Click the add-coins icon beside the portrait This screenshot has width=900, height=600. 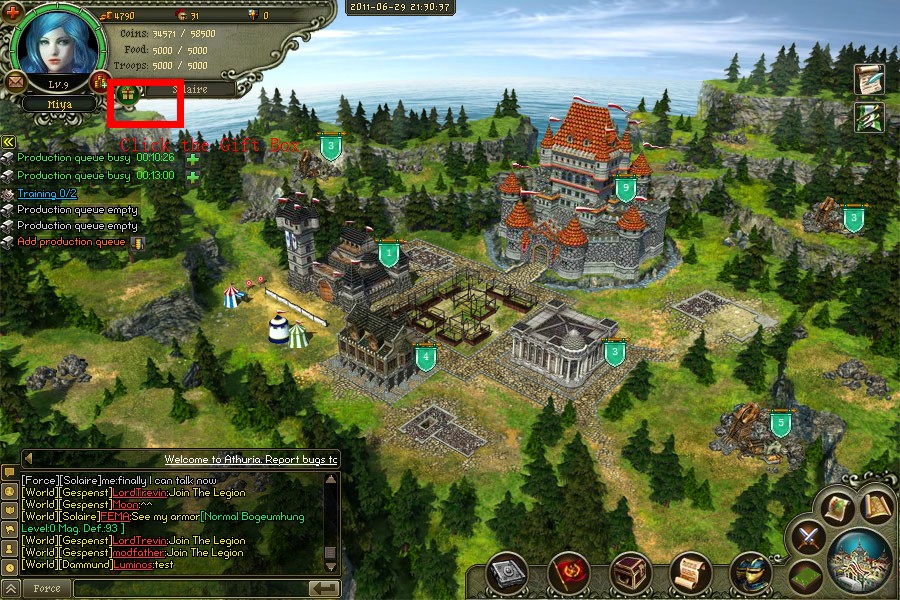[99, 80]
